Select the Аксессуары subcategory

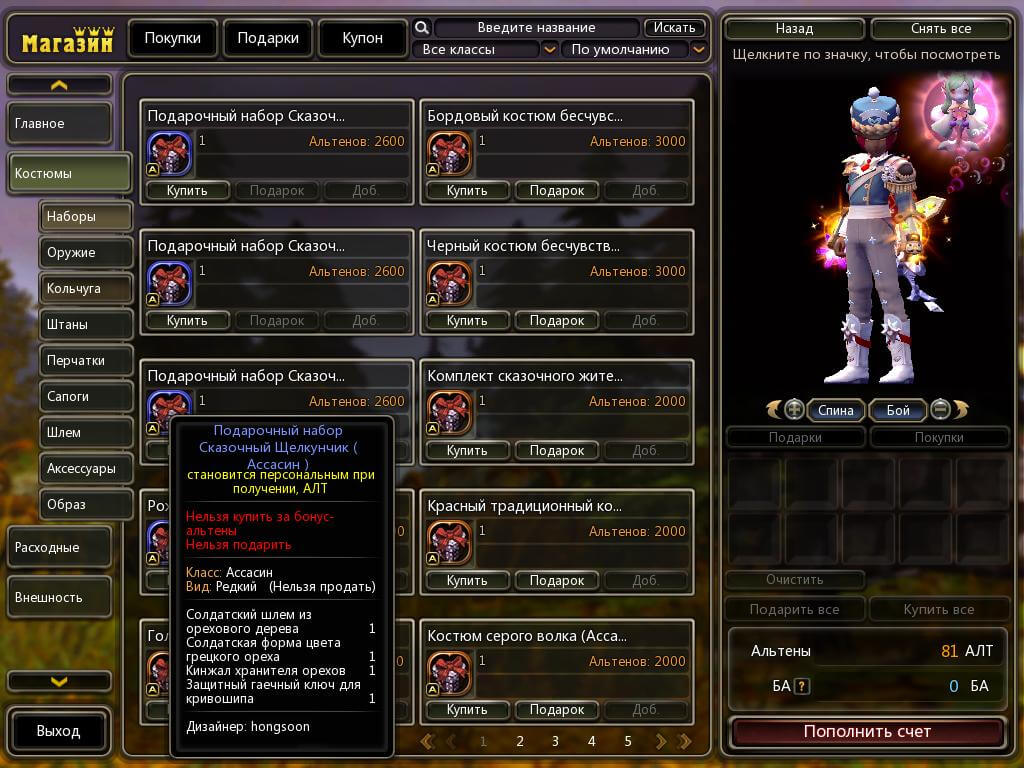86,468
